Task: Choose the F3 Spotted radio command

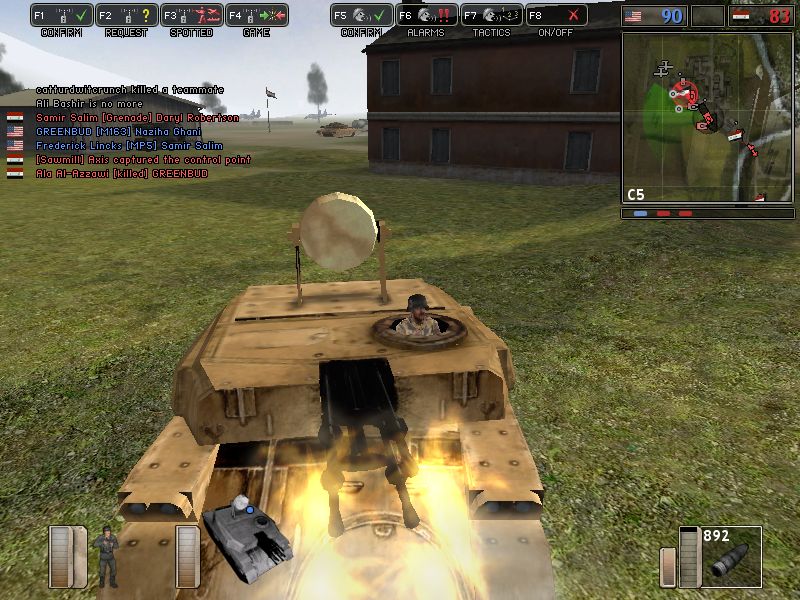Action: pos(191,16)
